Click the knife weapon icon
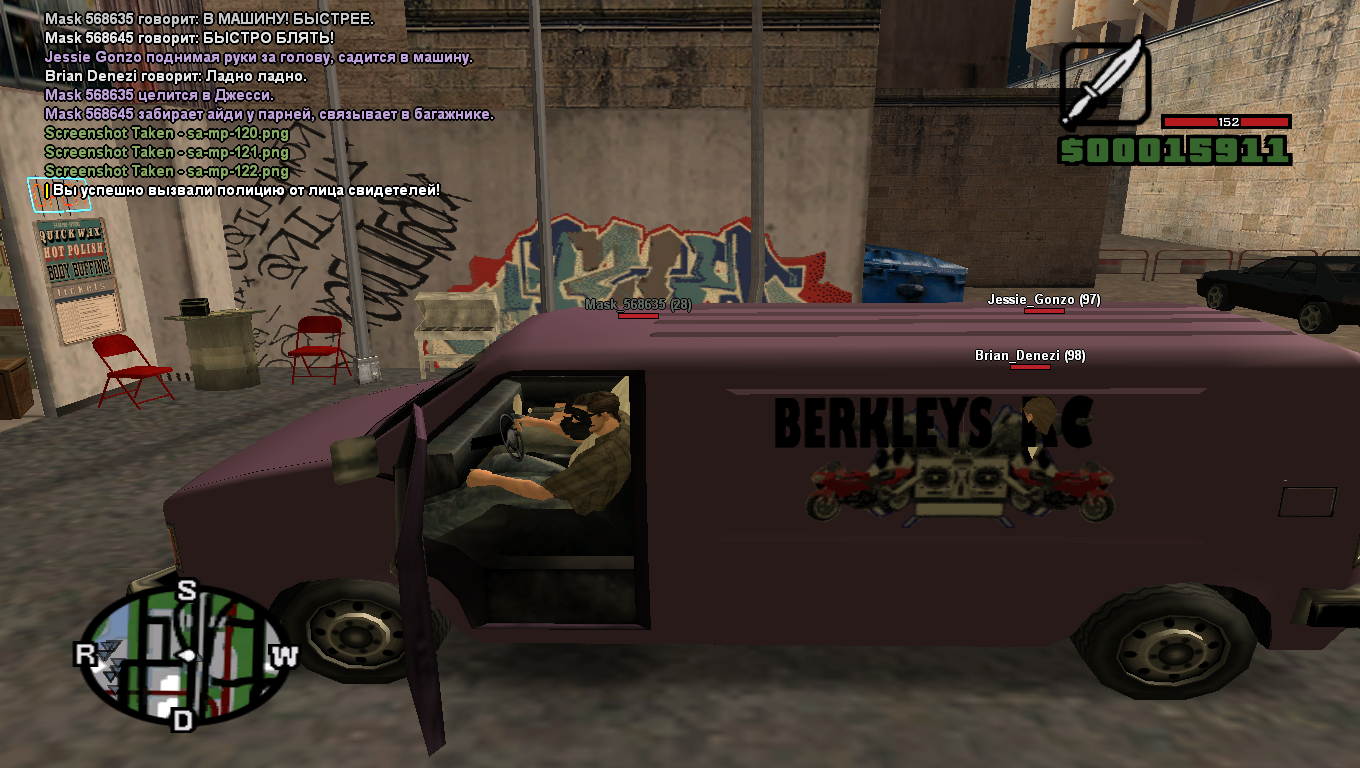 [x=1105, y=85]
